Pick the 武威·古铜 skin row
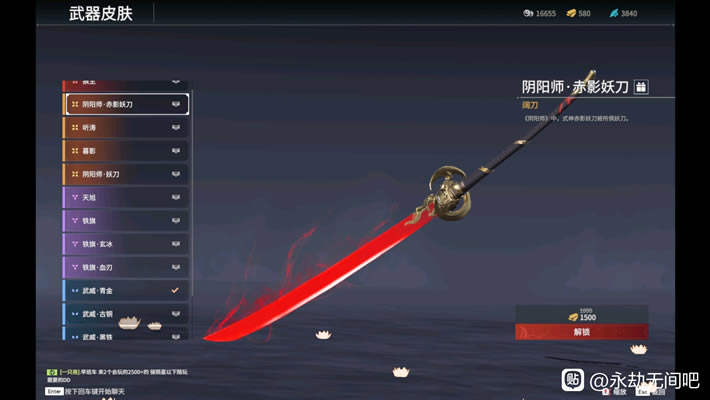The width and height of the screenshot is (710, 400). (126, 313)
